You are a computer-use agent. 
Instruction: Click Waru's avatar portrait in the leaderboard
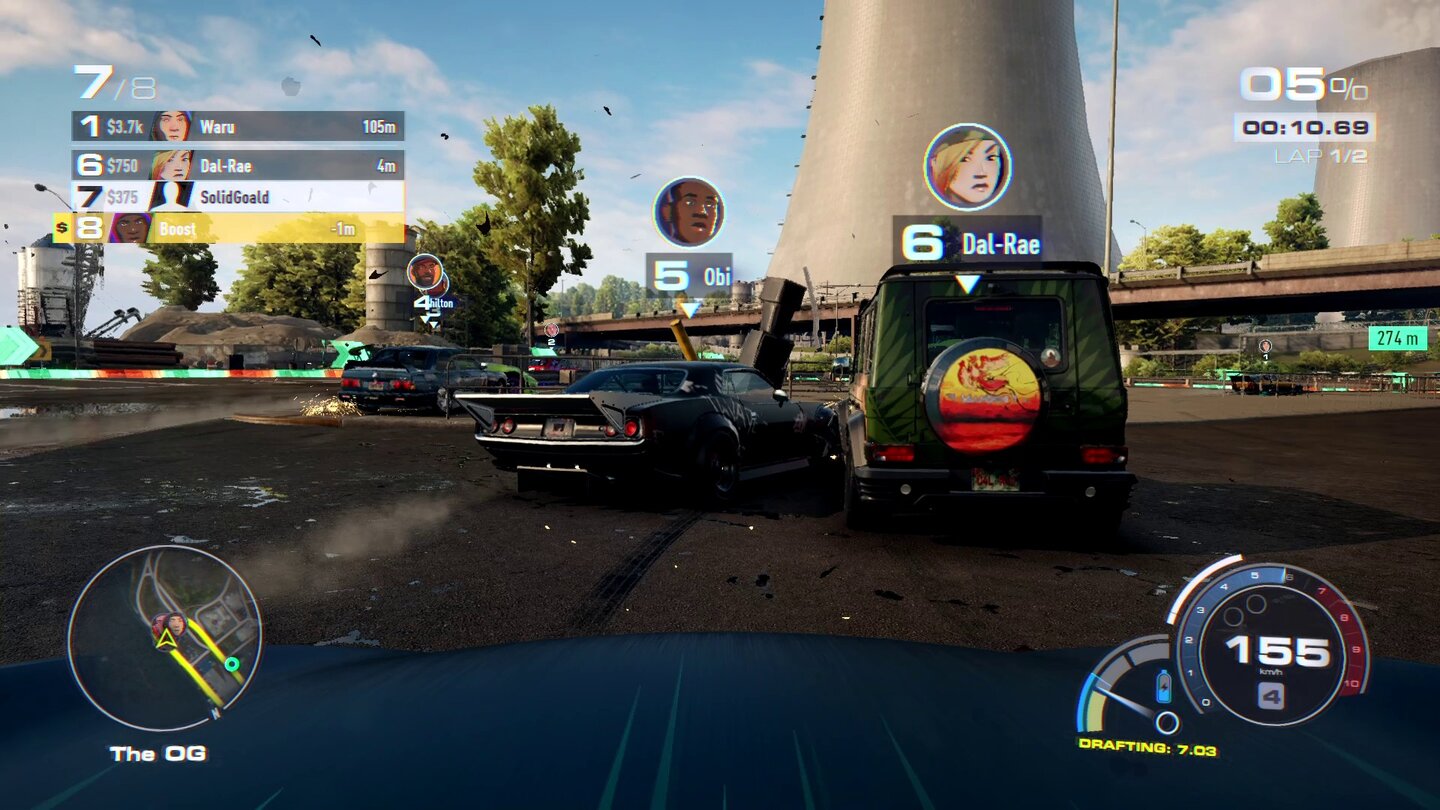point(170,127)
